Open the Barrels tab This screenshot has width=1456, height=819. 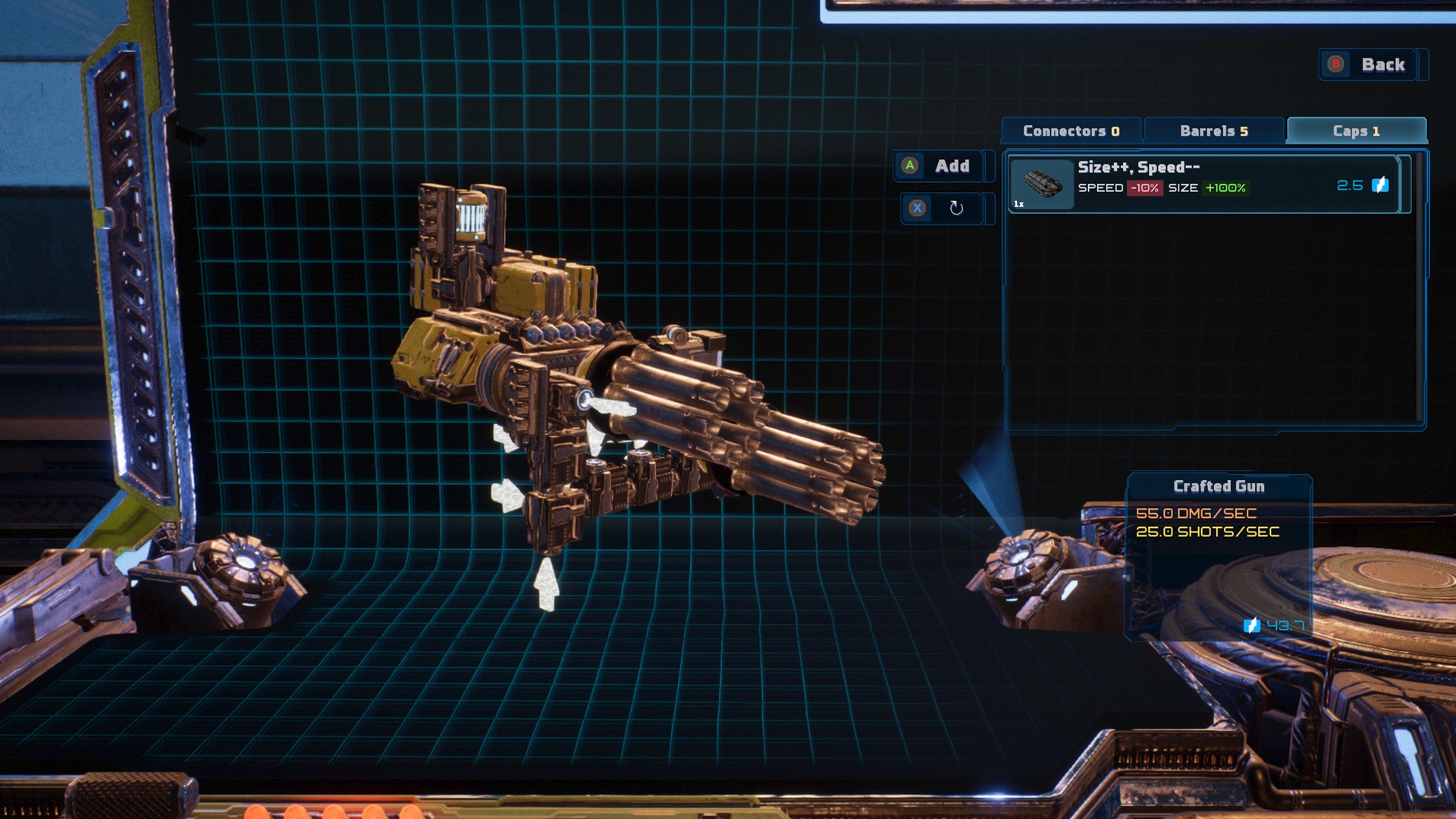pyautogui.click(x=1213, y=131)
